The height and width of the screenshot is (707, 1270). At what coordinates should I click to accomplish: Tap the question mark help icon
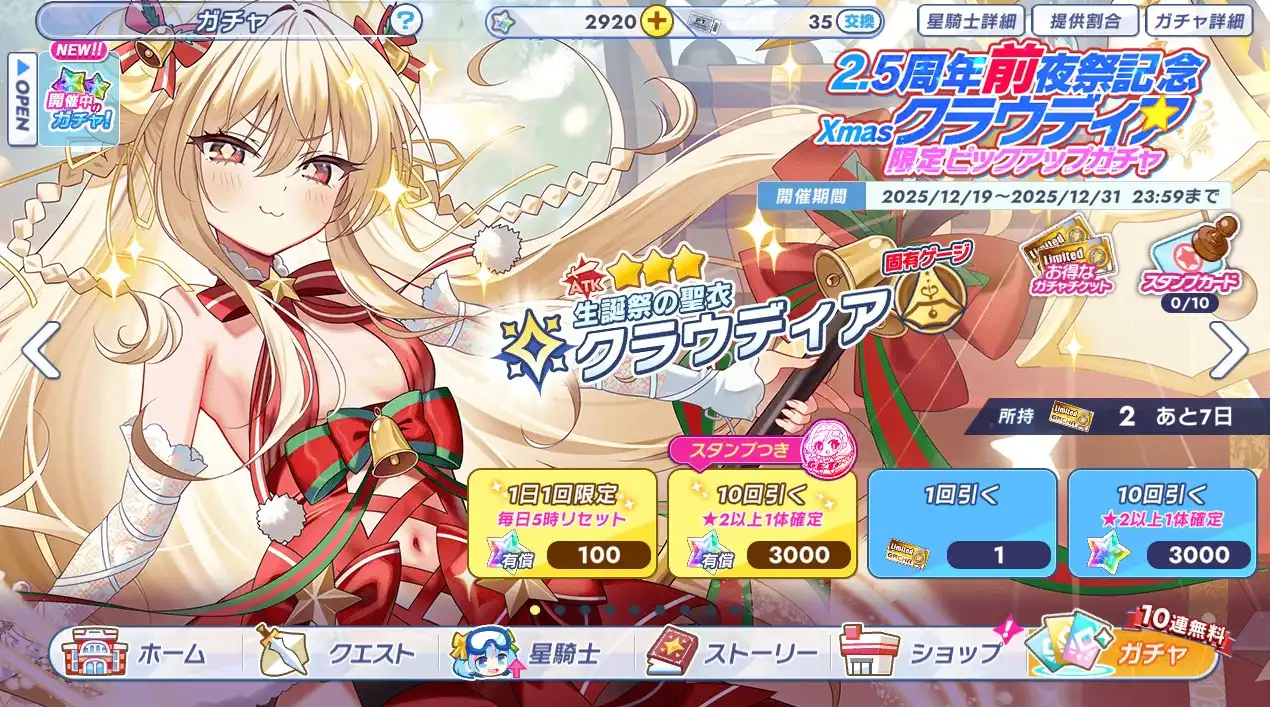pyautogui.click(x=405, y=20)
